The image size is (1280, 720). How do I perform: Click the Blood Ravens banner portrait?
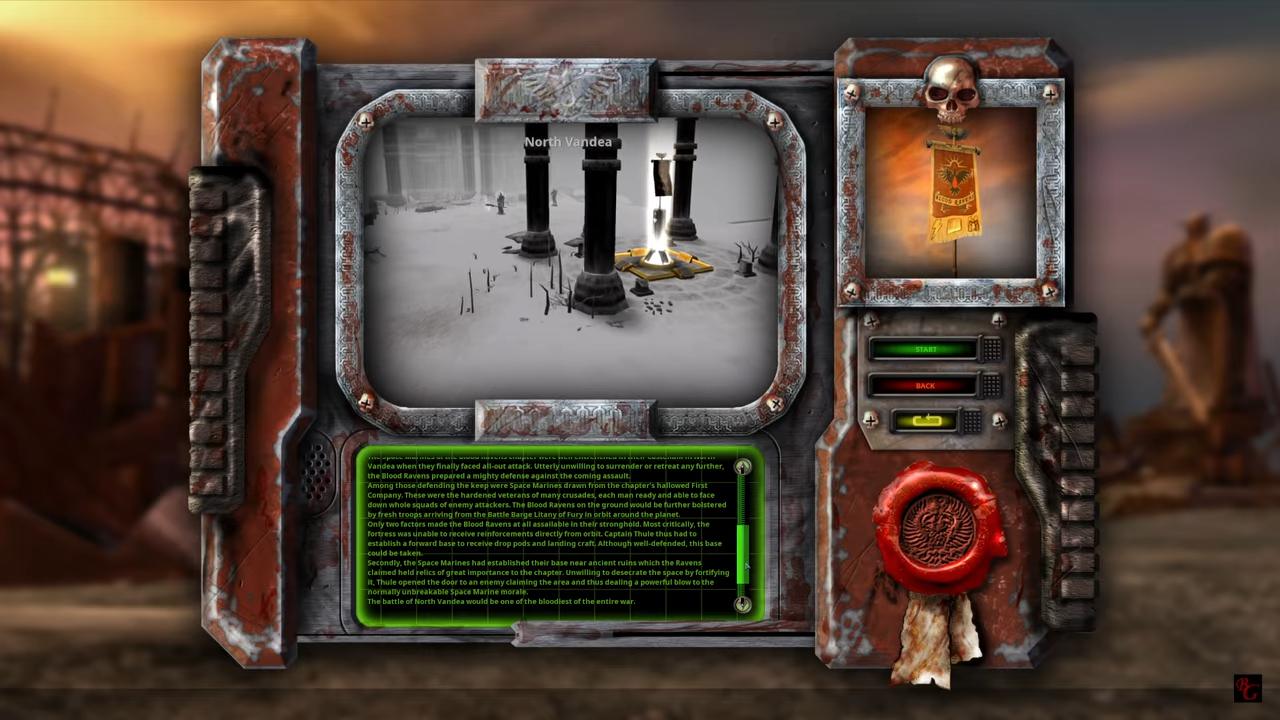pyautogui.click(x=951, y=192)
